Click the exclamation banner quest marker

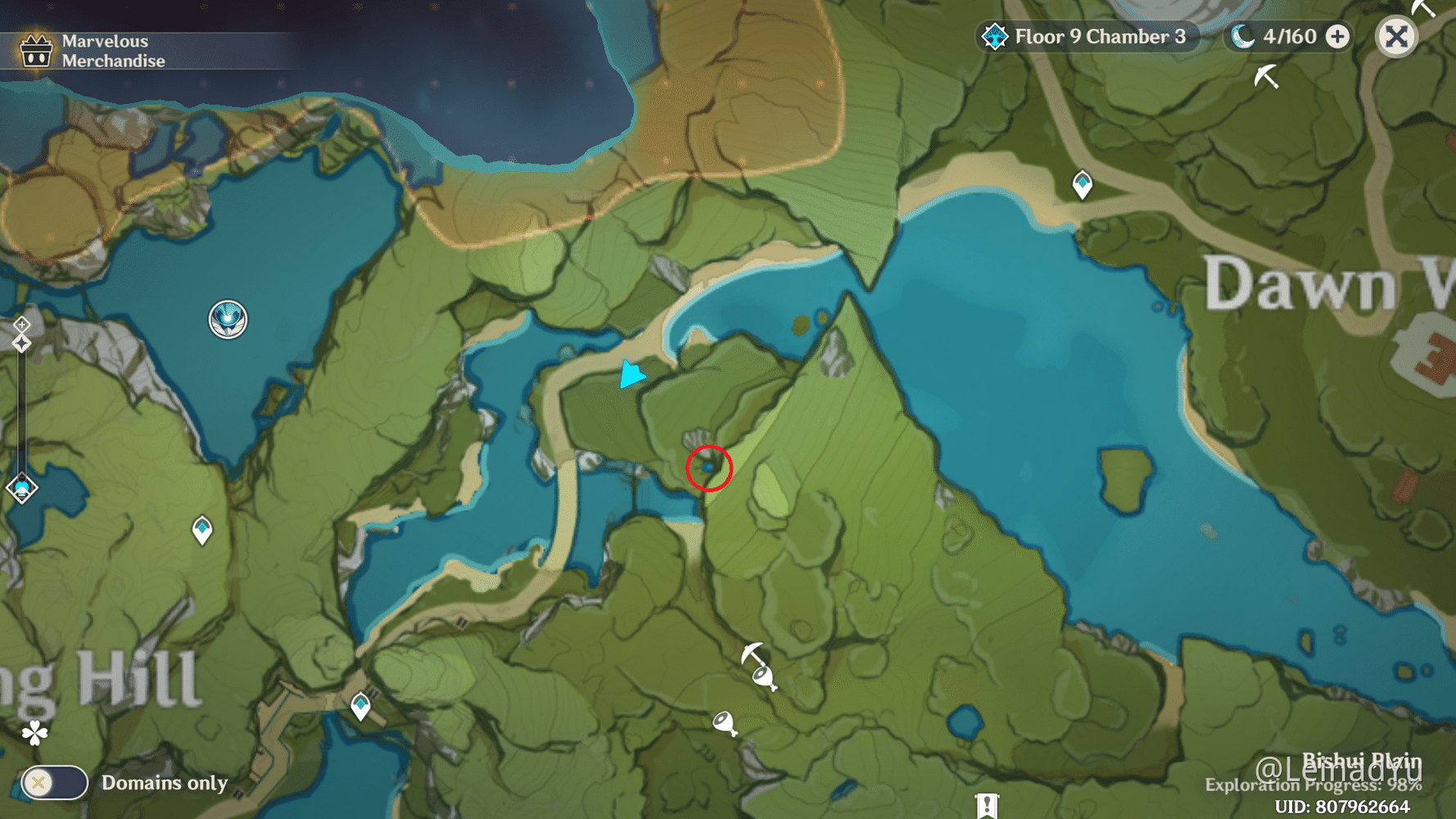(x=987, y=807)
